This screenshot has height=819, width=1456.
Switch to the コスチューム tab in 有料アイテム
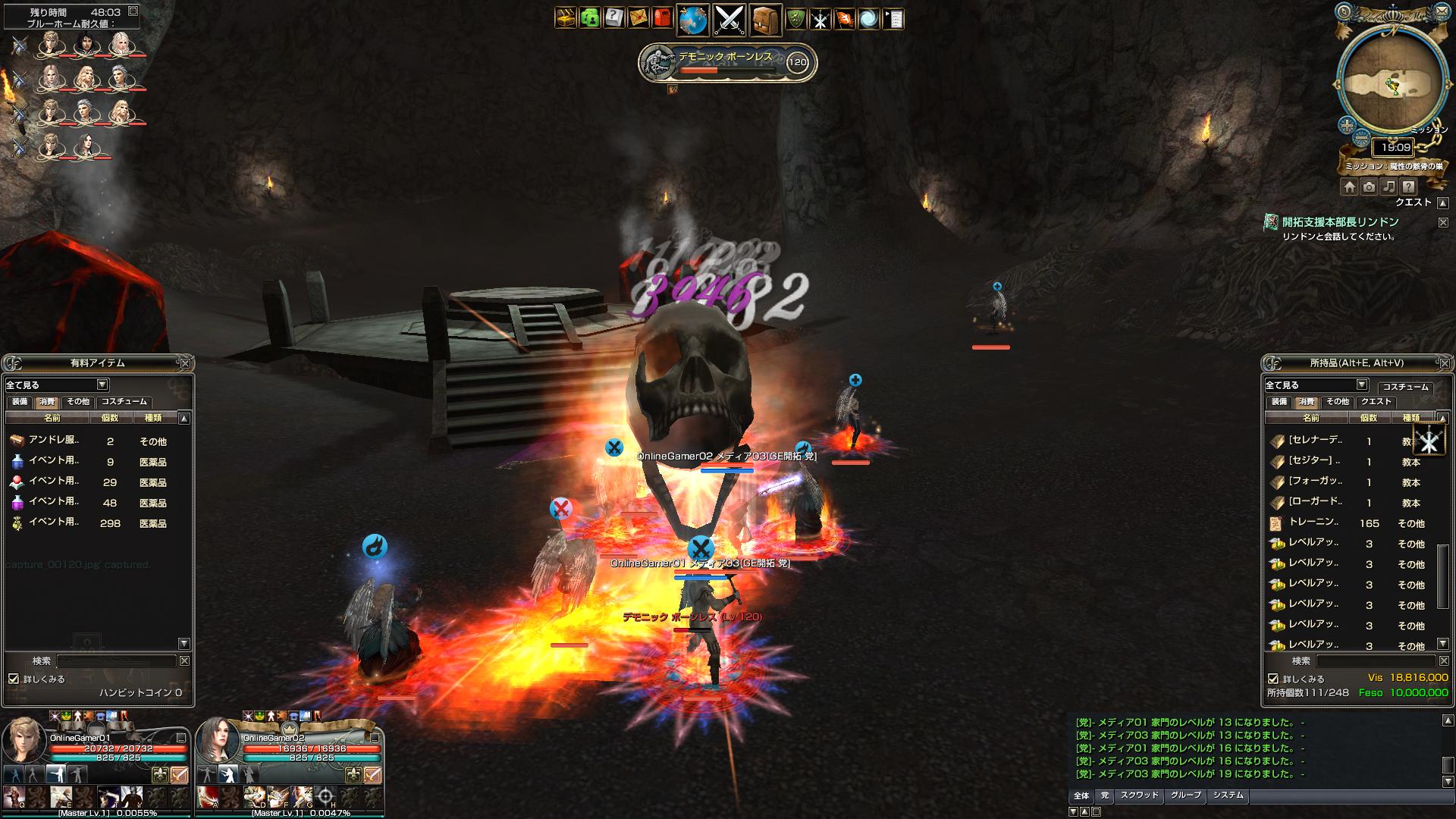coord(124,402)
